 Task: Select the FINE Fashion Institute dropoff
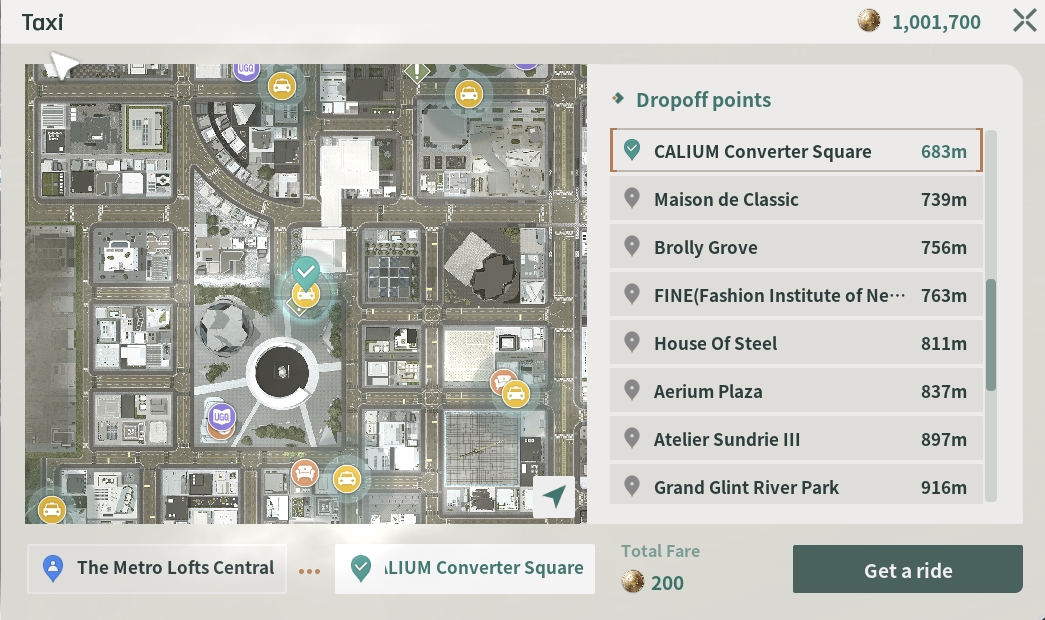pyautogui.click(x=796, y=295)
